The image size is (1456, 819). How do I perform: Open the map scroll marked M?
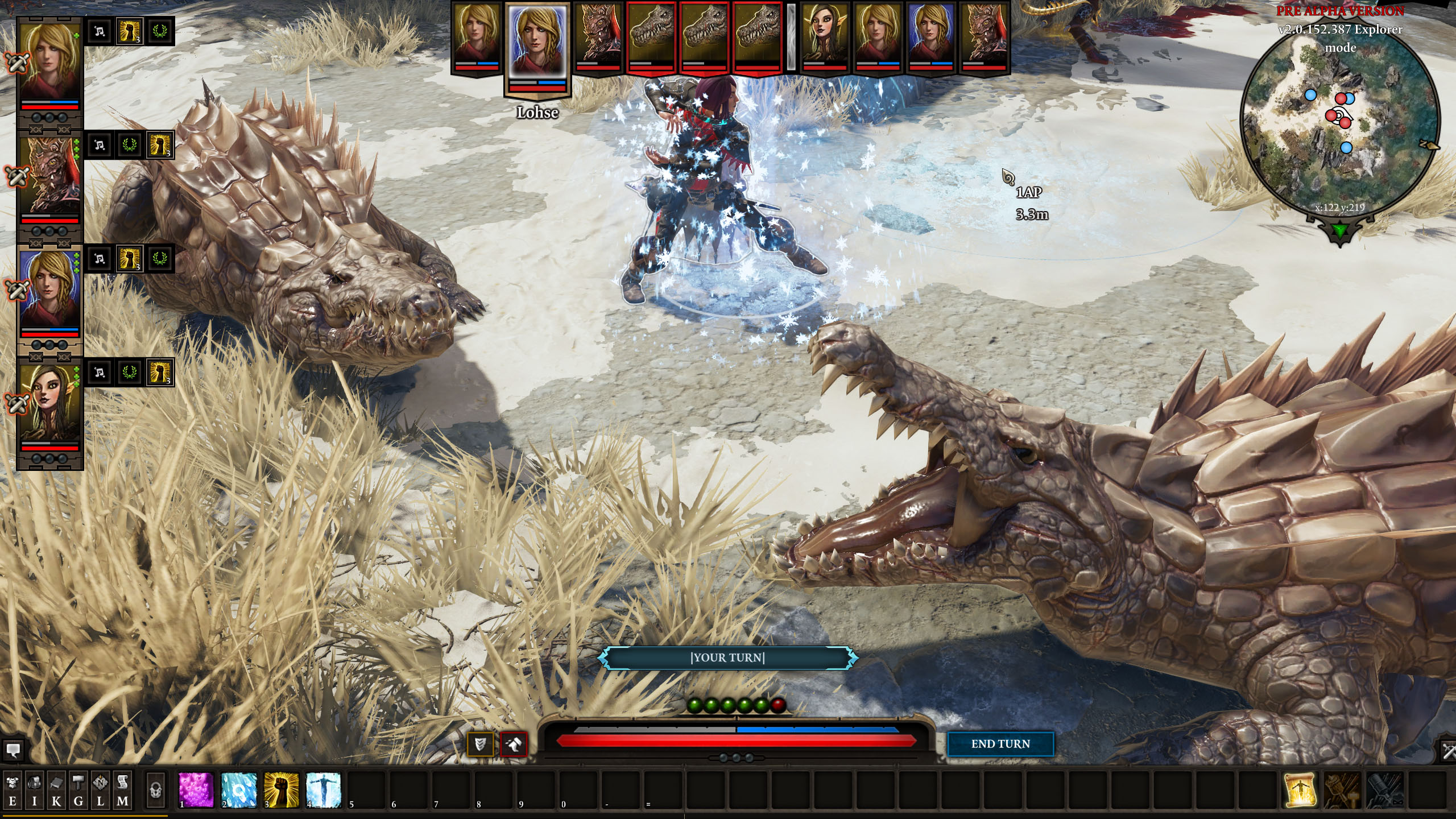pyautogui.click(x=122, y=791)
